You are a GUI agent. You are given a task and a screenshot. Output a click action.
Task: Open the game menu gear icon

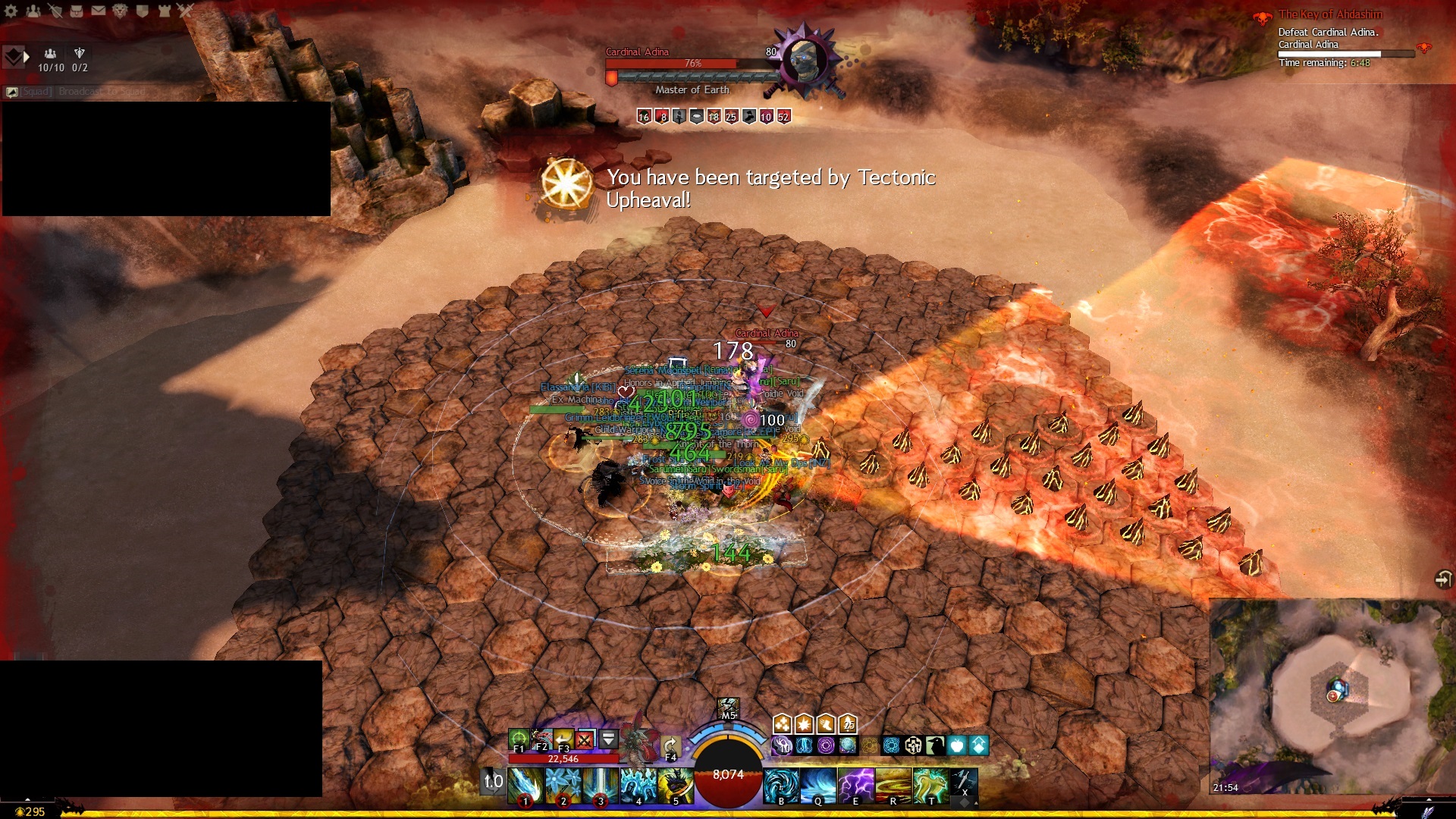11,11
